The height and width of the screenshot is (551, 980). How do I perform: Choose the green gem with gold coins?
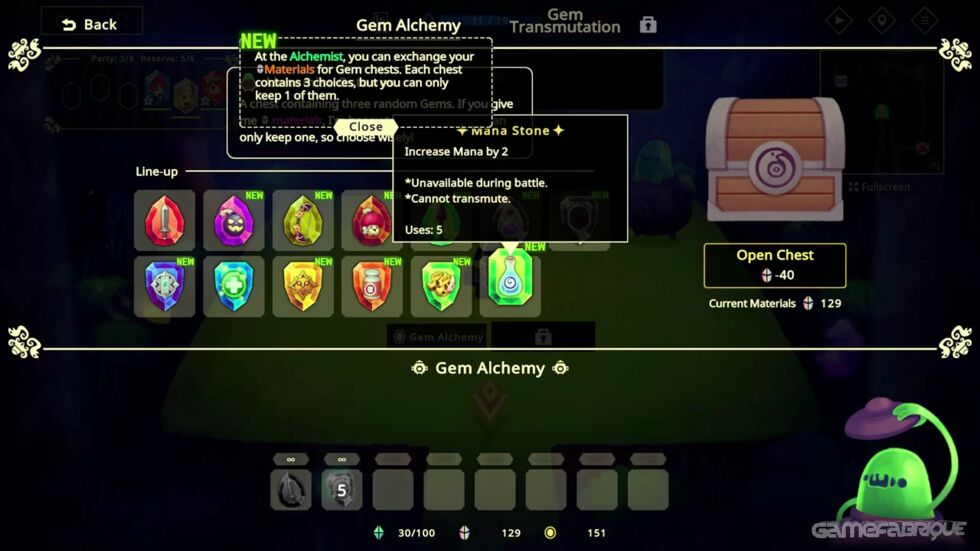coord(440,286)
